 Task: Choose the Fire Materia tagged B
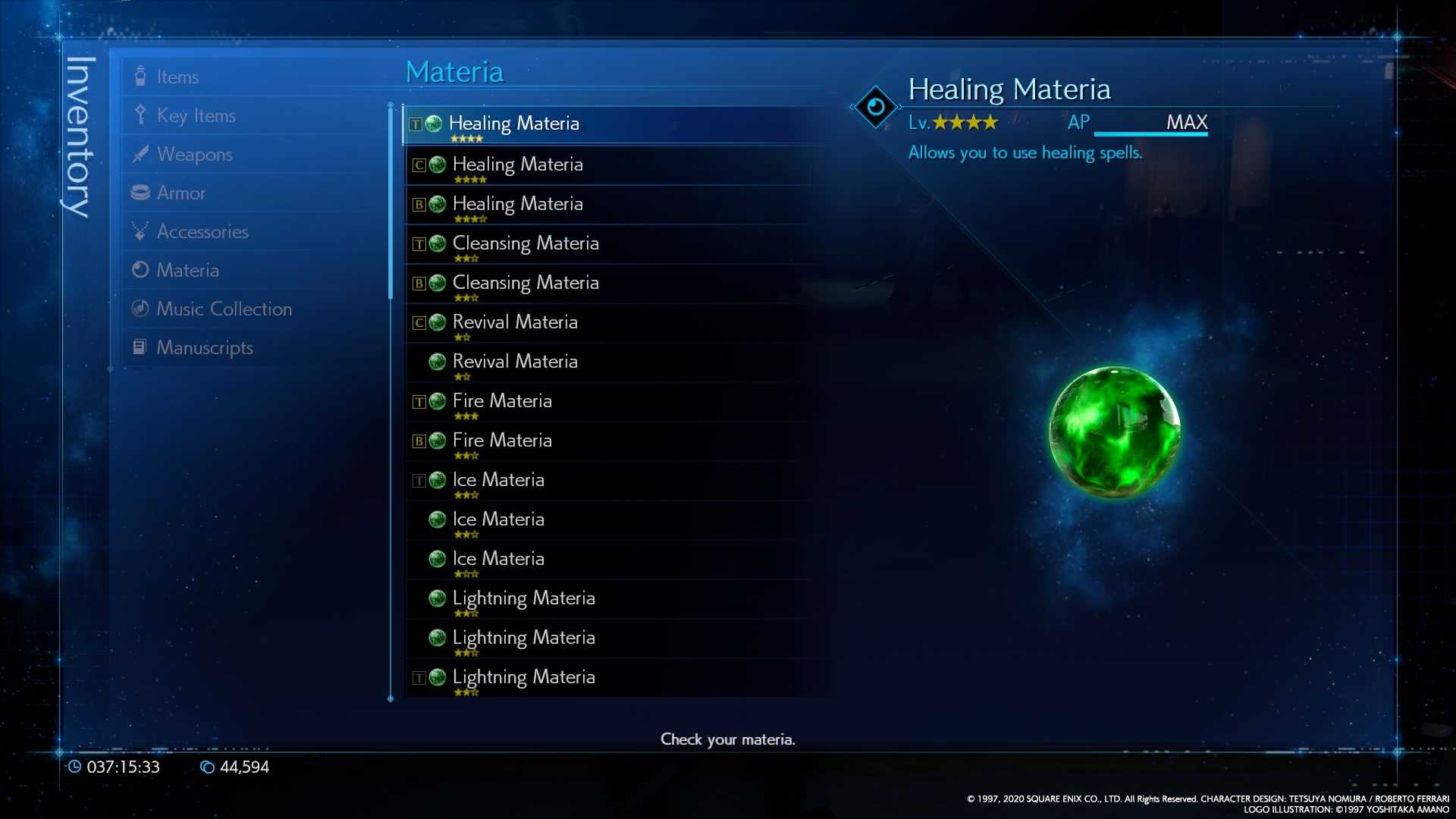pyautogui.click(x=501, y=441)
